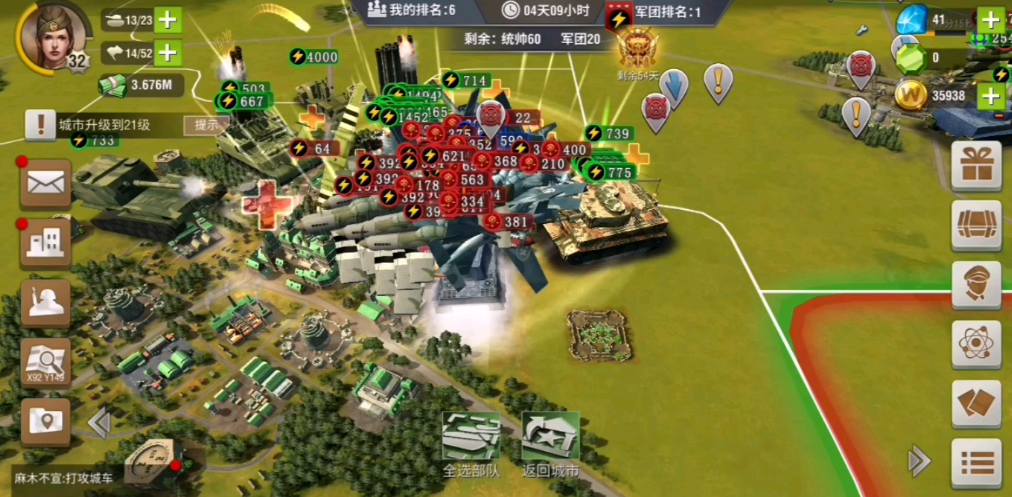Expand the left side menu arrows

click(x=98, y=423)
